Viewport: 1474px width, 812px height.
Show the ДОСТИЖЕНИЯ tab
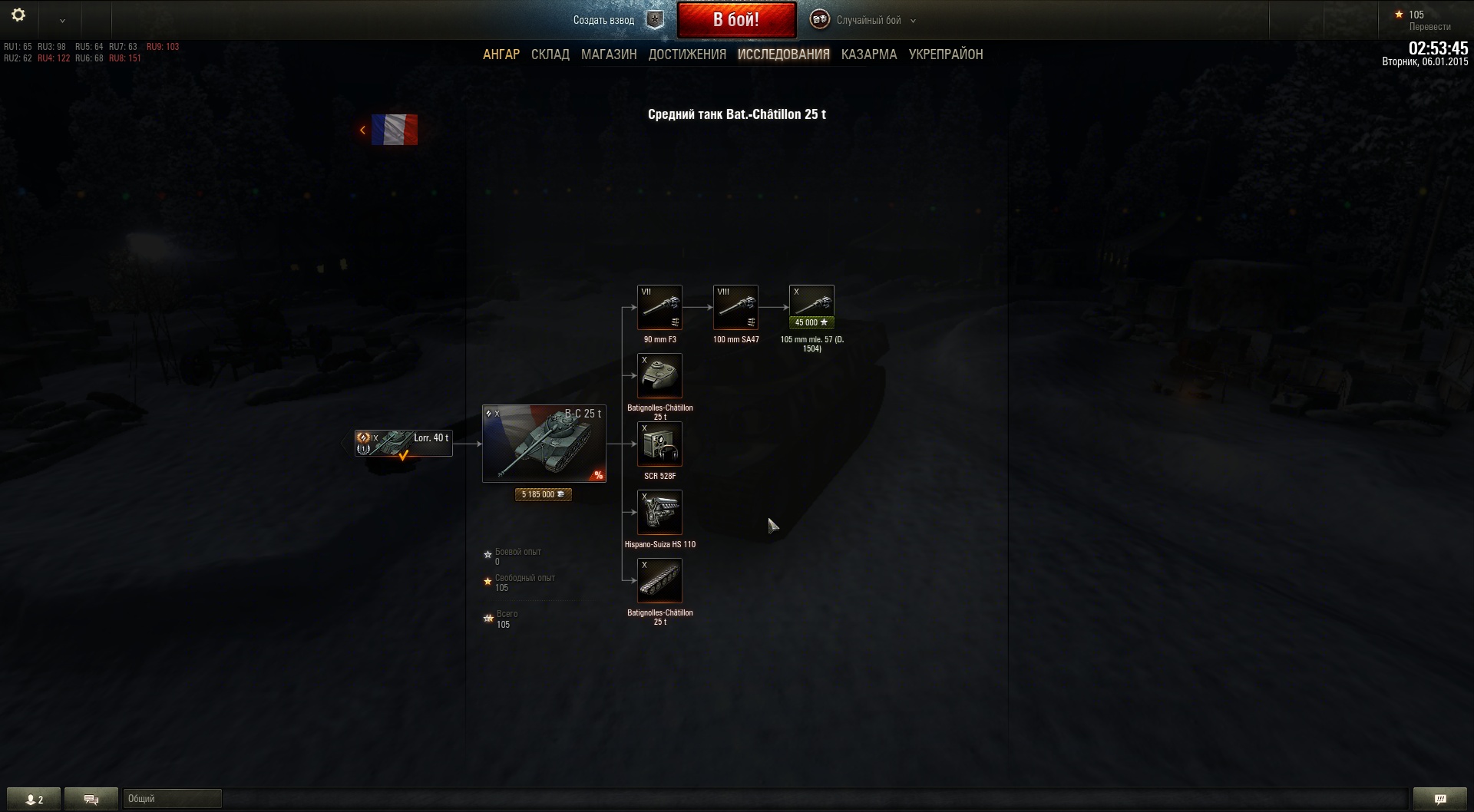[x=686, y=54]
